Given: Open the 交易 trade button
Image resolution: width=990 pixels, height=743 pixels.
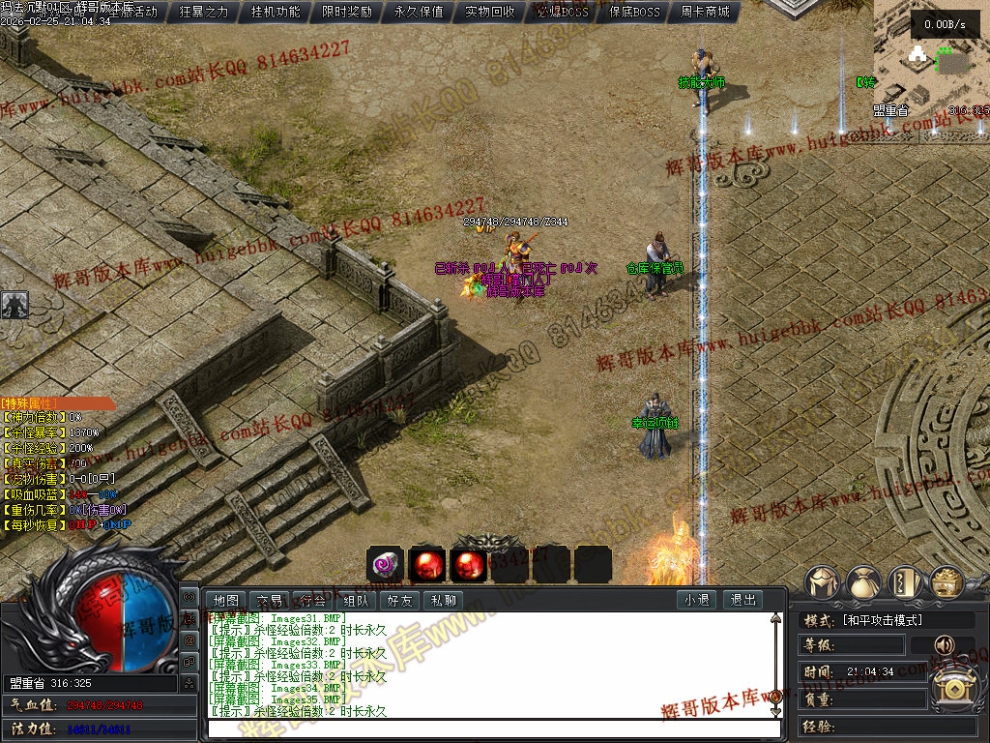Looking at the screenshot, I should tap(269, 601).
